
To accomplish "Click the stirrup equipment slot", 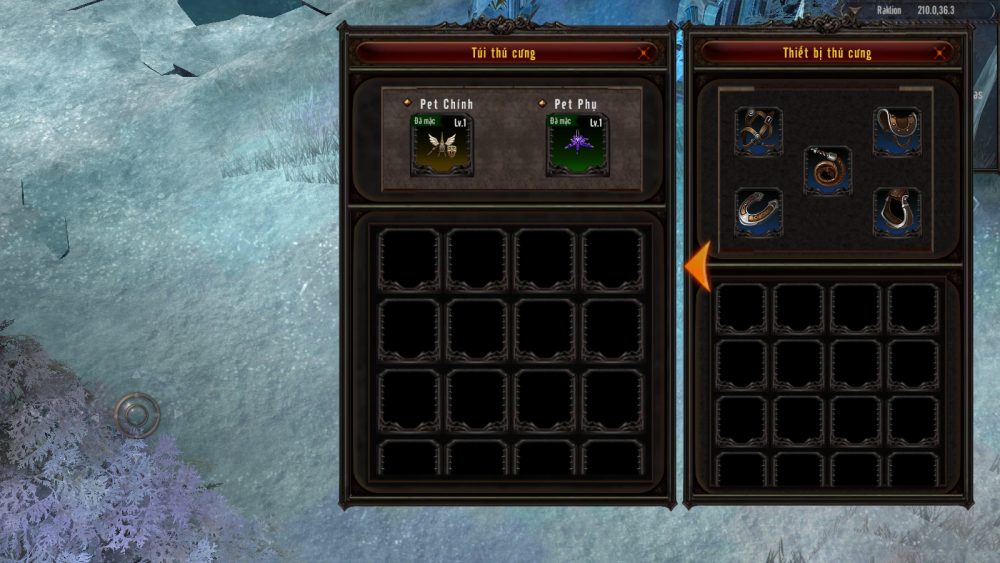I will [x=896, y=212].
